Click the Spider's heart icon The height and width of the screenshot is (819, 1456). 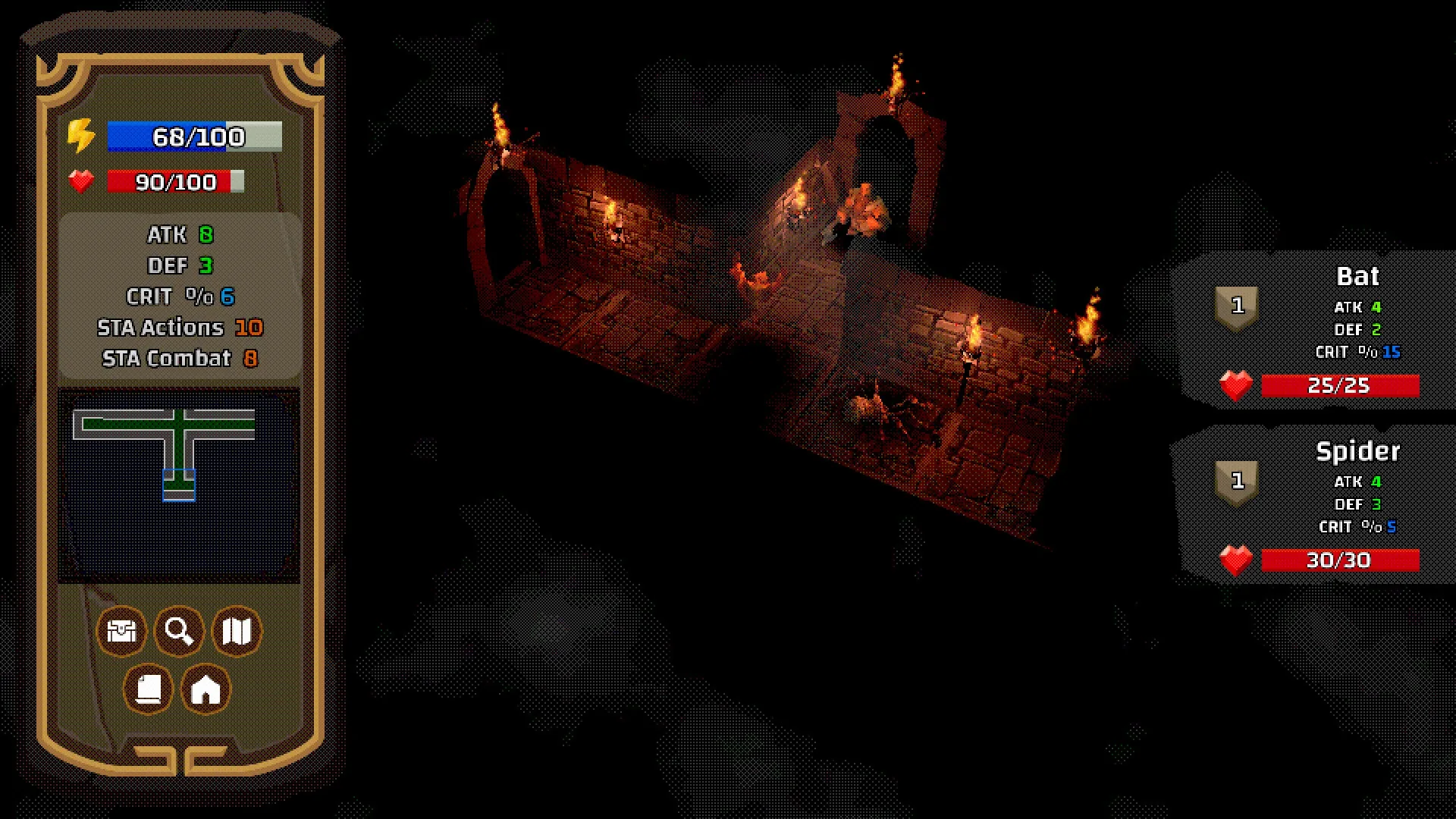(x=1236, y=560)
